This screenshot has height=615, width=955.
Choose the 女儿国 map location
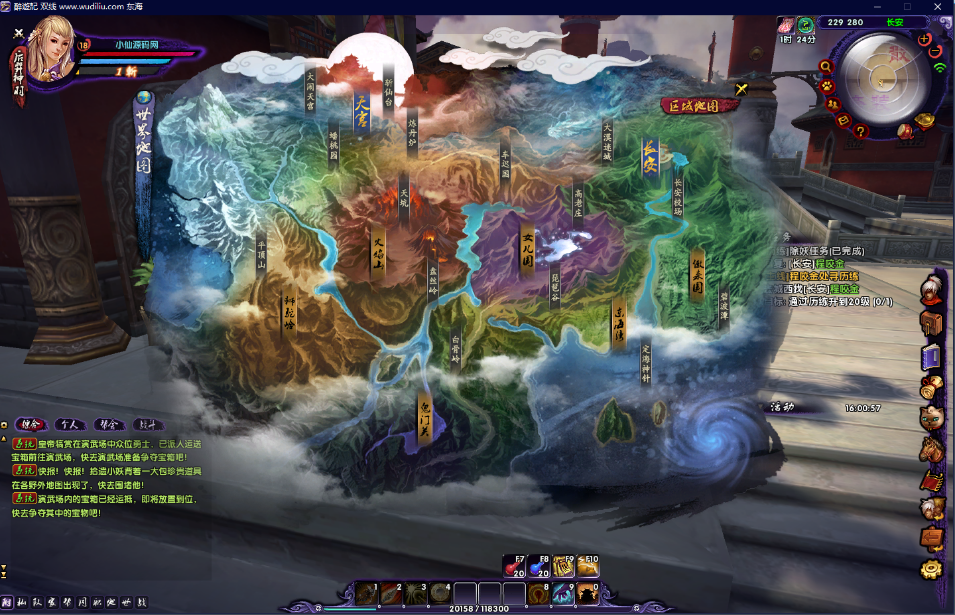[x=529, y=247]
